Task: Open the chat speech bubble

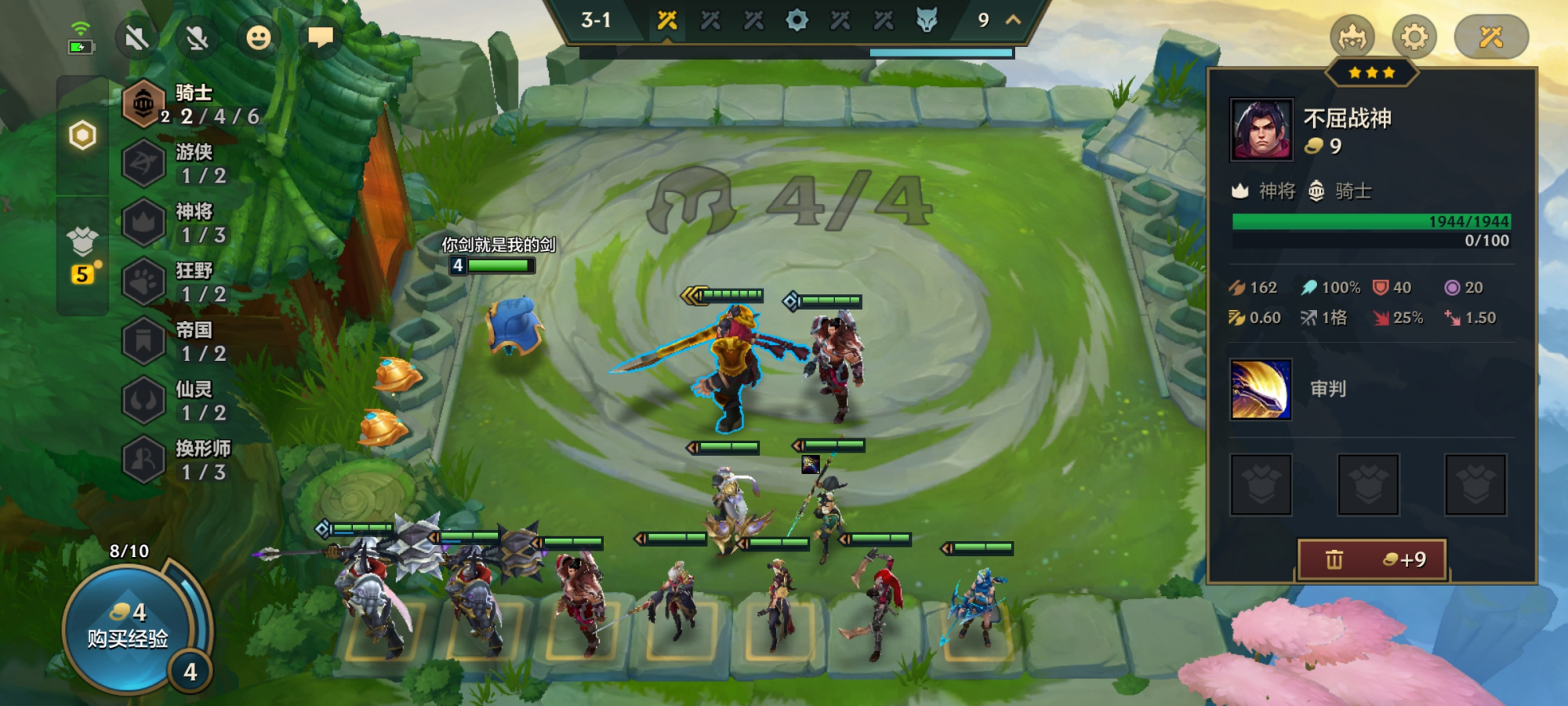Action: [320, 37]
